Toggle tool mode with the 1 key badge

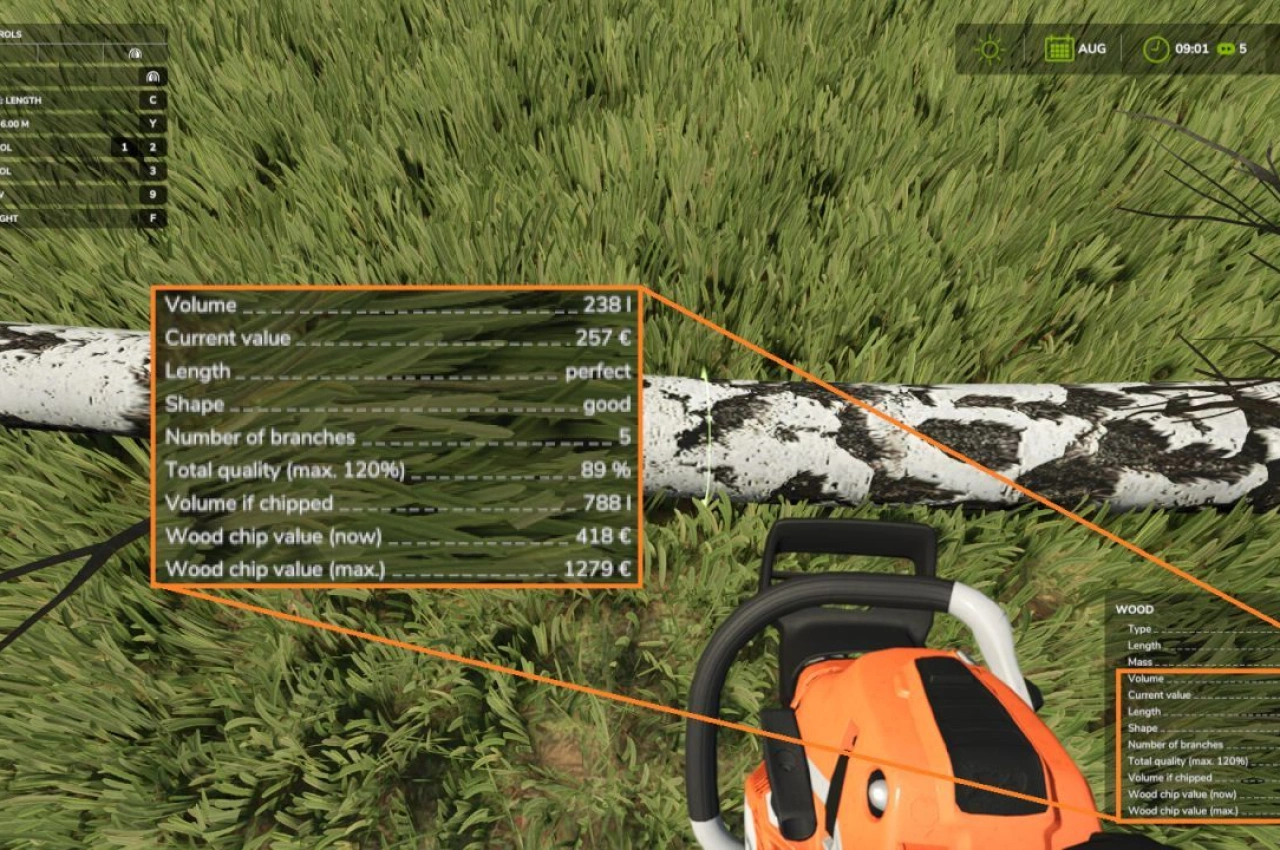coord(124,146)
